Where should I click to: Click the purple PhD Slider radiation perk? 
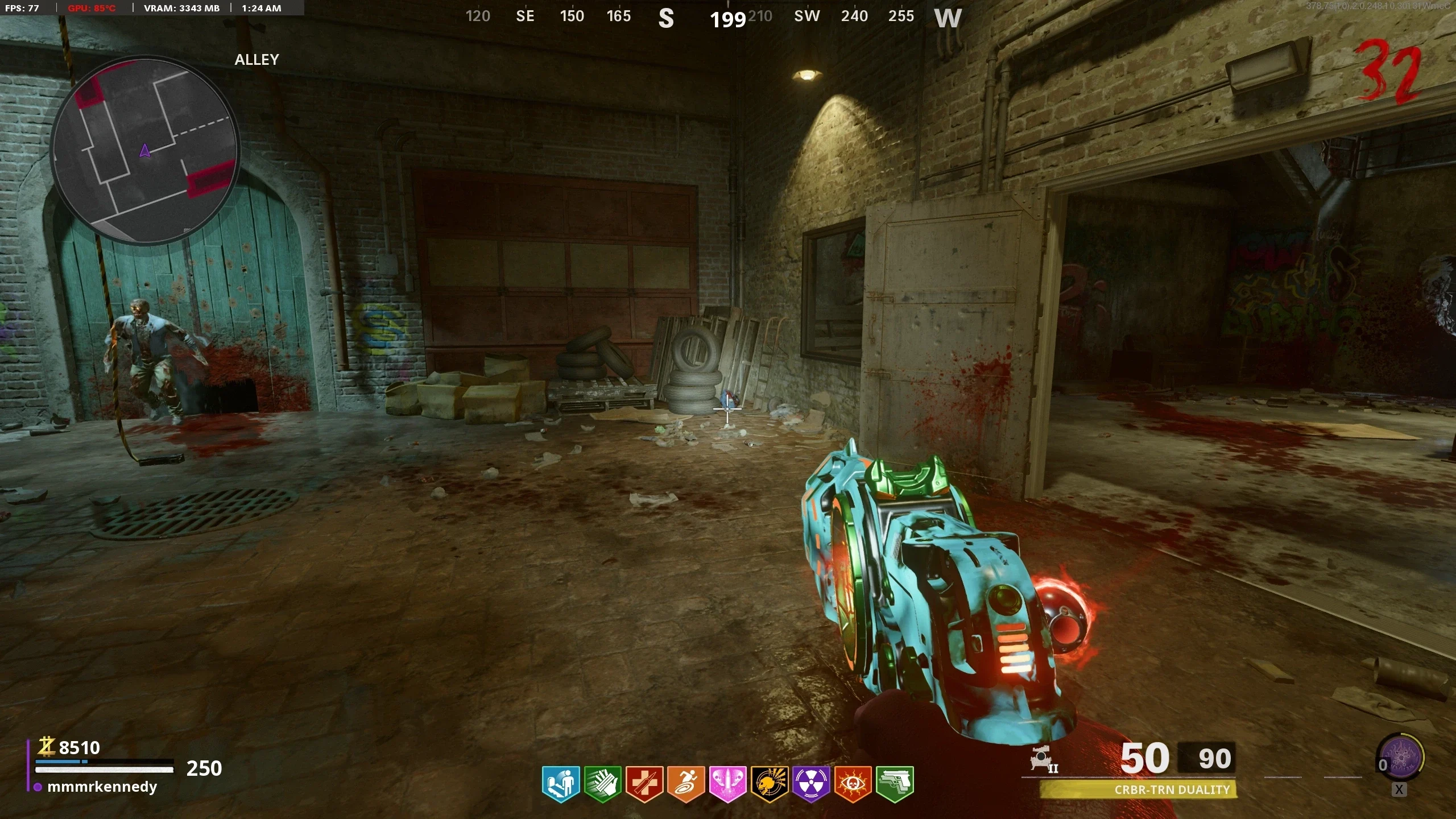[811, 784]
